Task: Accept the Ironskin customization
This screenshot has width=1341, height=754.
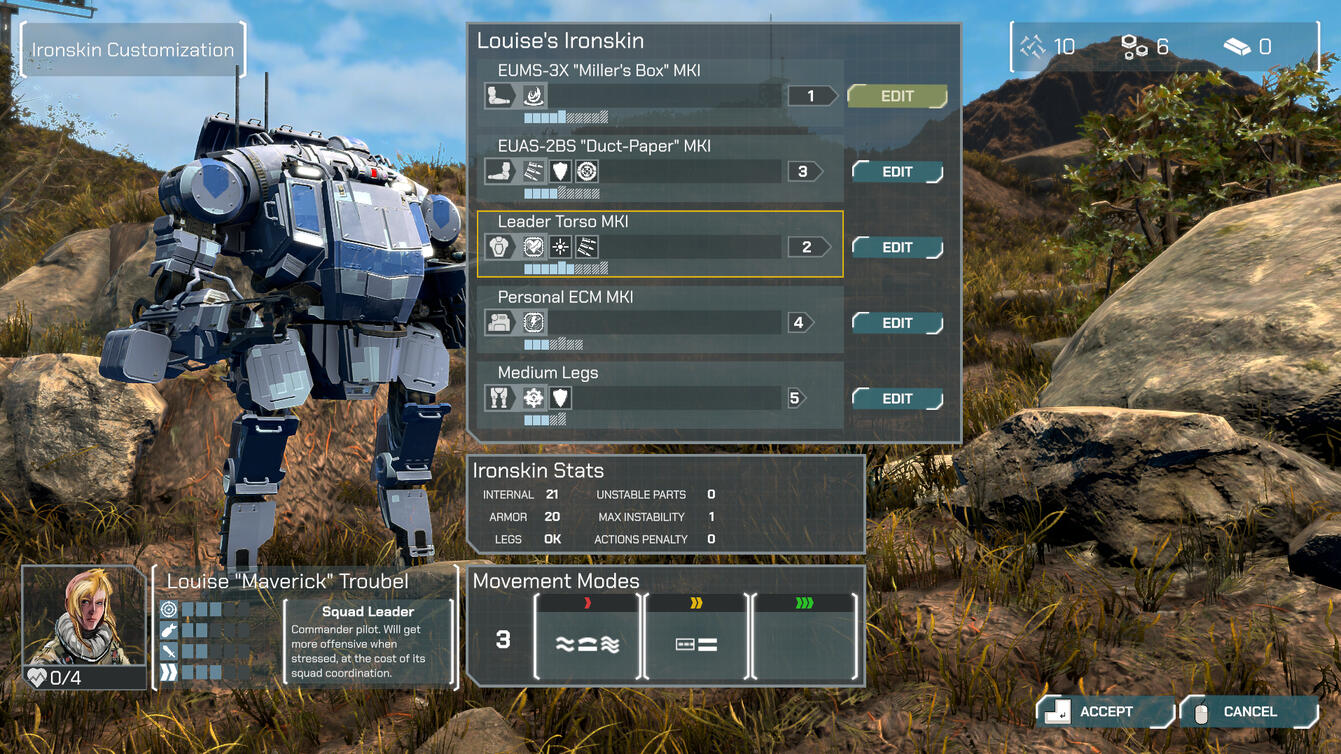Action: pos(1104,712)
